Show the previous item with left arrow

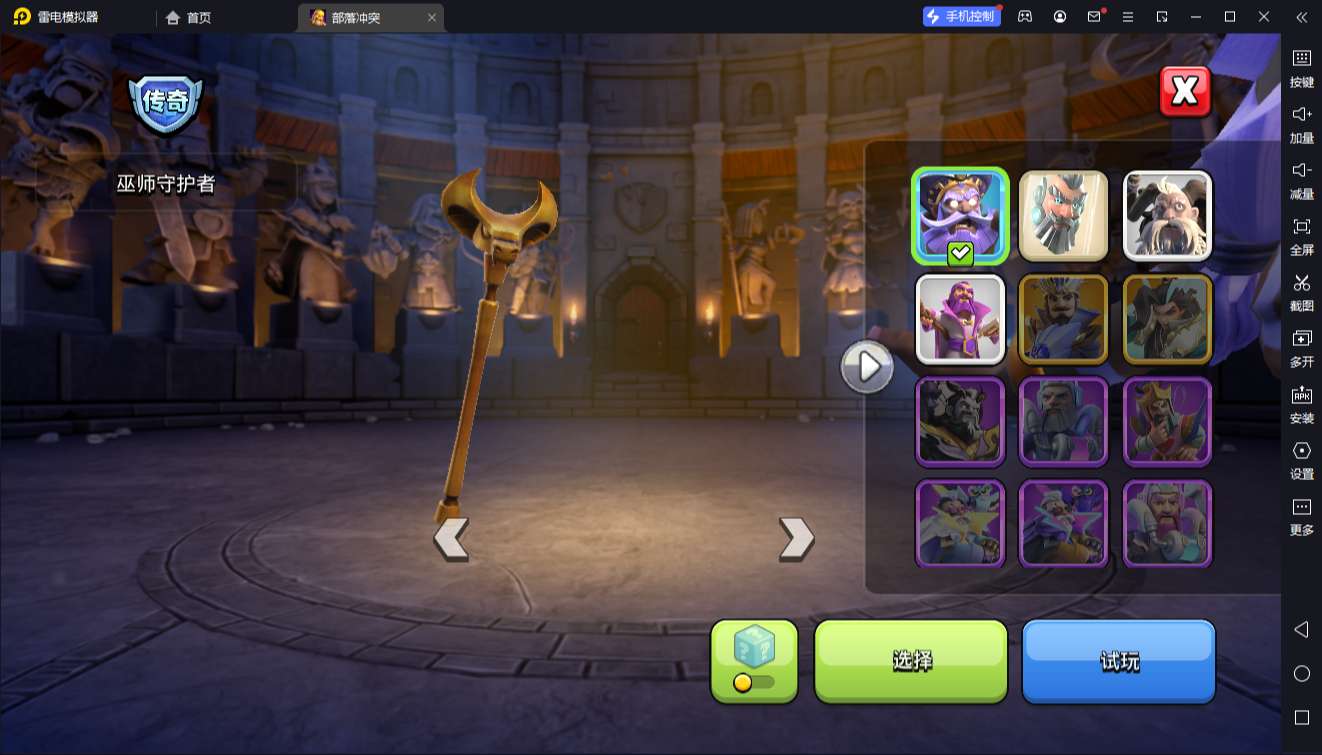(451, 539)
